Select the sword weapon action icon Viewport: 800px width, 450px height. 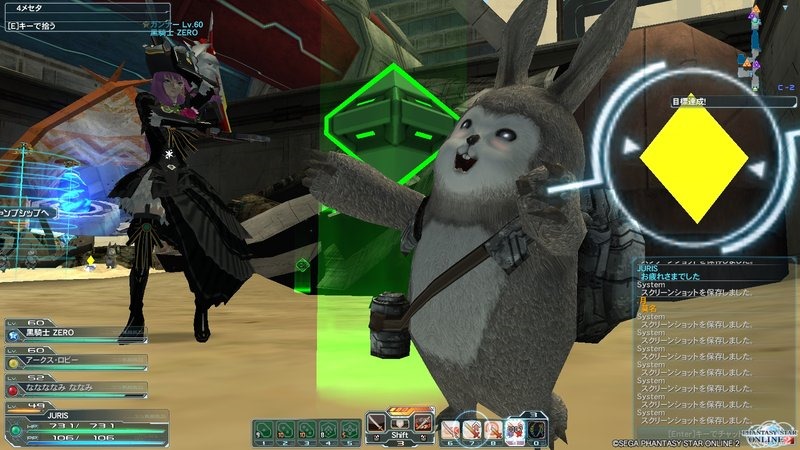point(377,422)
